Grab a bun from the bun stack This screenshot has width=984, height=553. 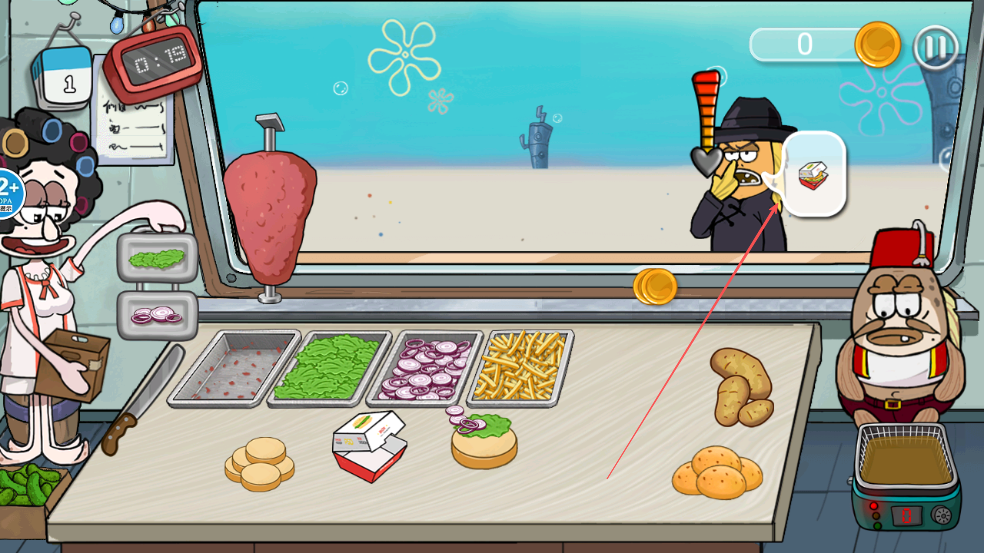260,462
